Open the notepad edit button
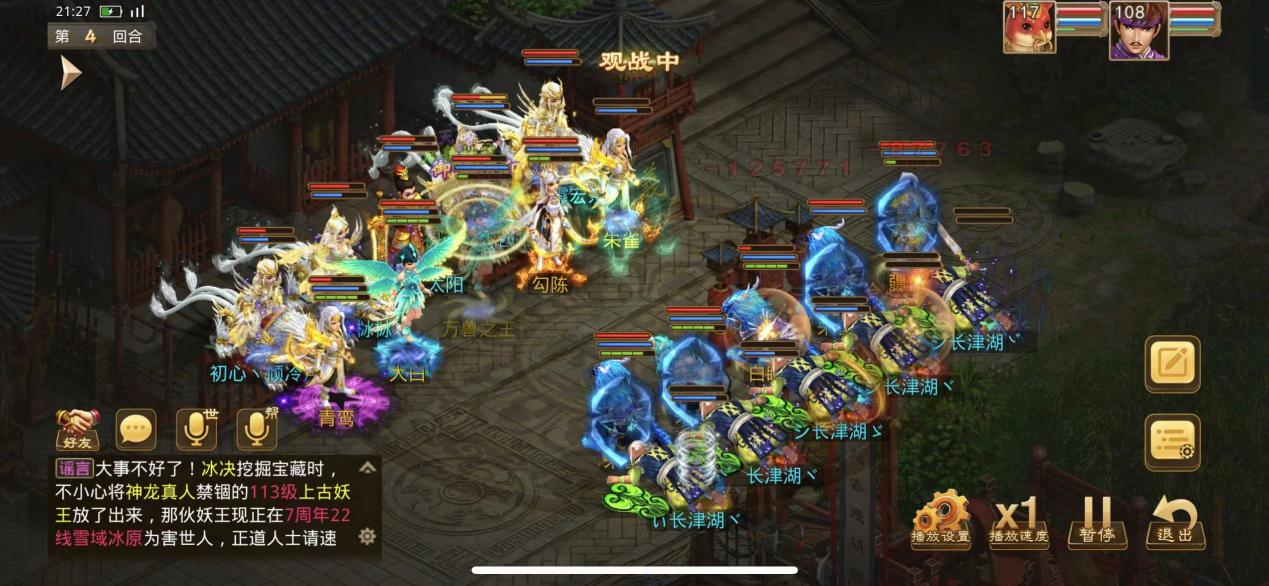 click(1172, 364)
